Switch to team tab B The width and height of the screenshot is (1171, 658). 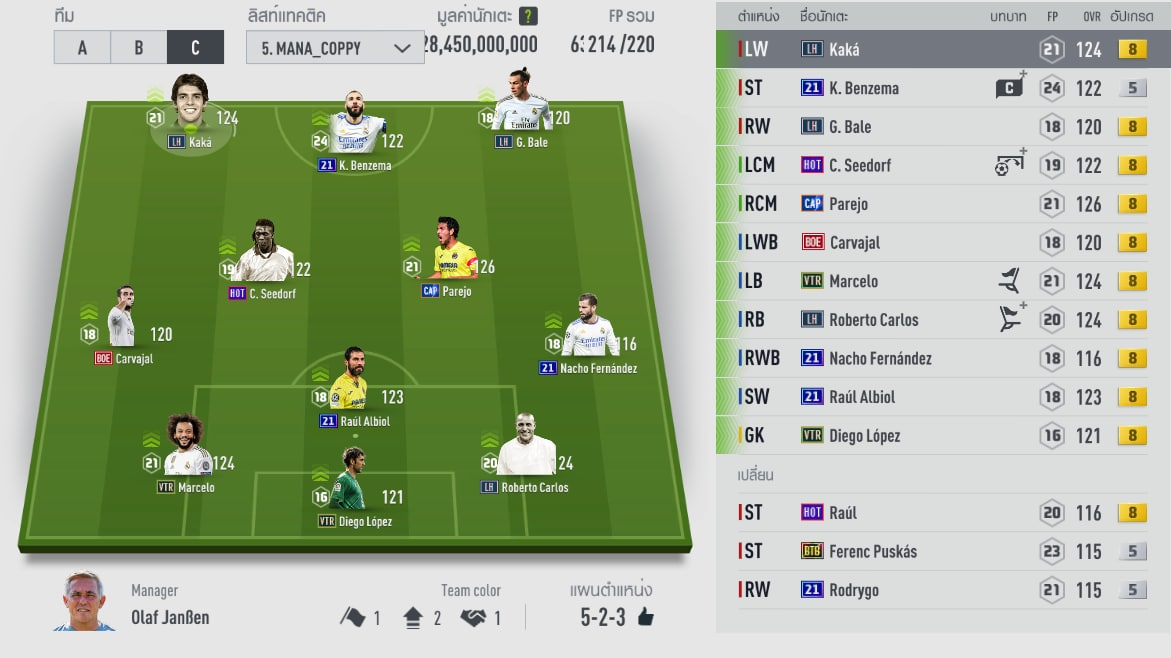coord(138,47)
